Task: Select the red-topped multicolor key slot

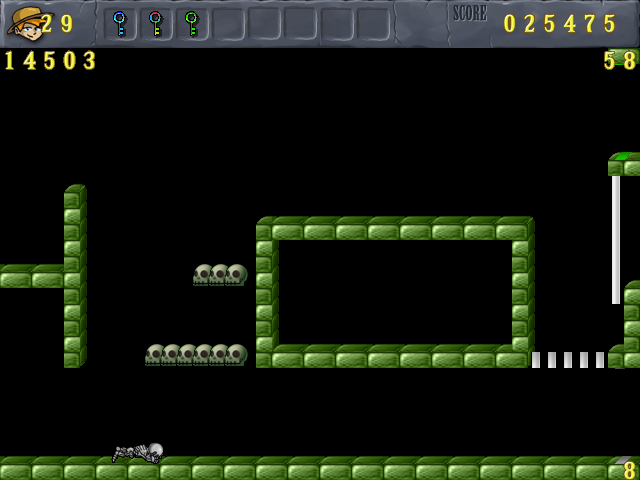Action: [155, 23]
